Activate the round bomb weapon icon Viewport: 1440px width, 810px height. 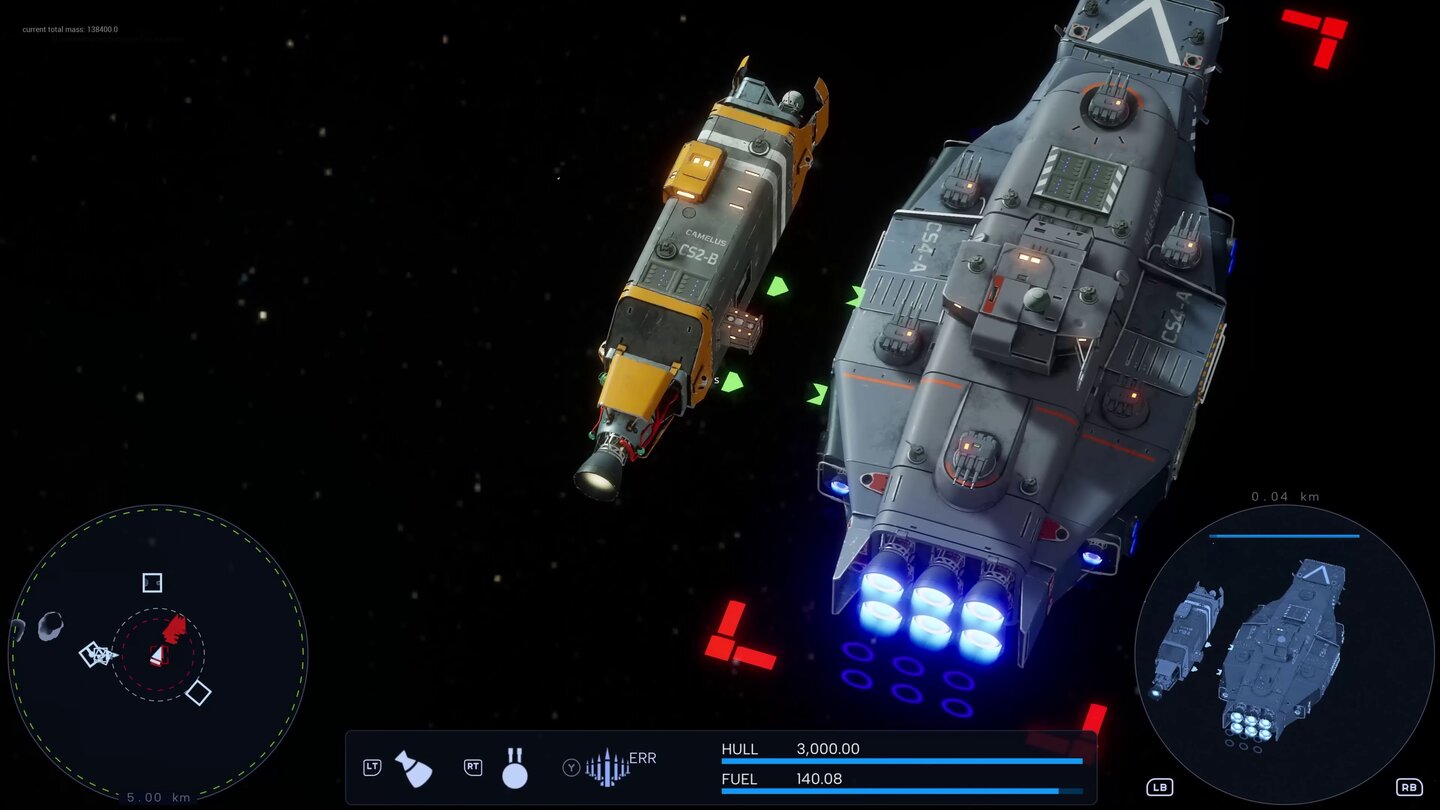click(x=515, y=768)
